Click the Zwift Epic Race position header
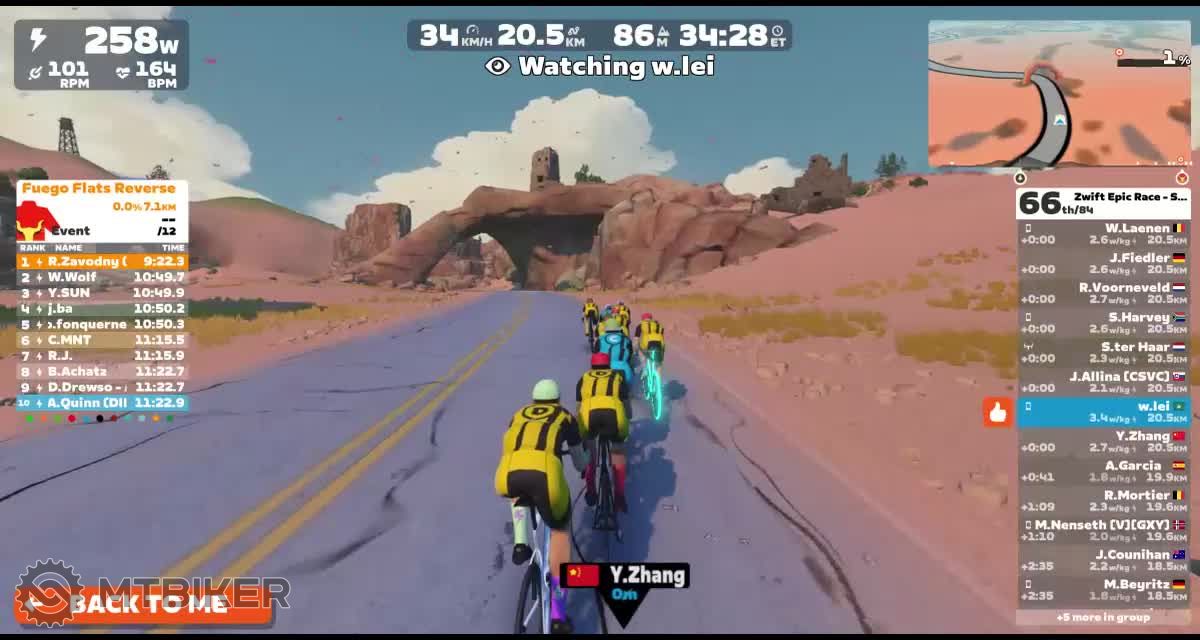Image resolution: width=1200 pixels, height=640 pixels. click(x=1102, y=203)
